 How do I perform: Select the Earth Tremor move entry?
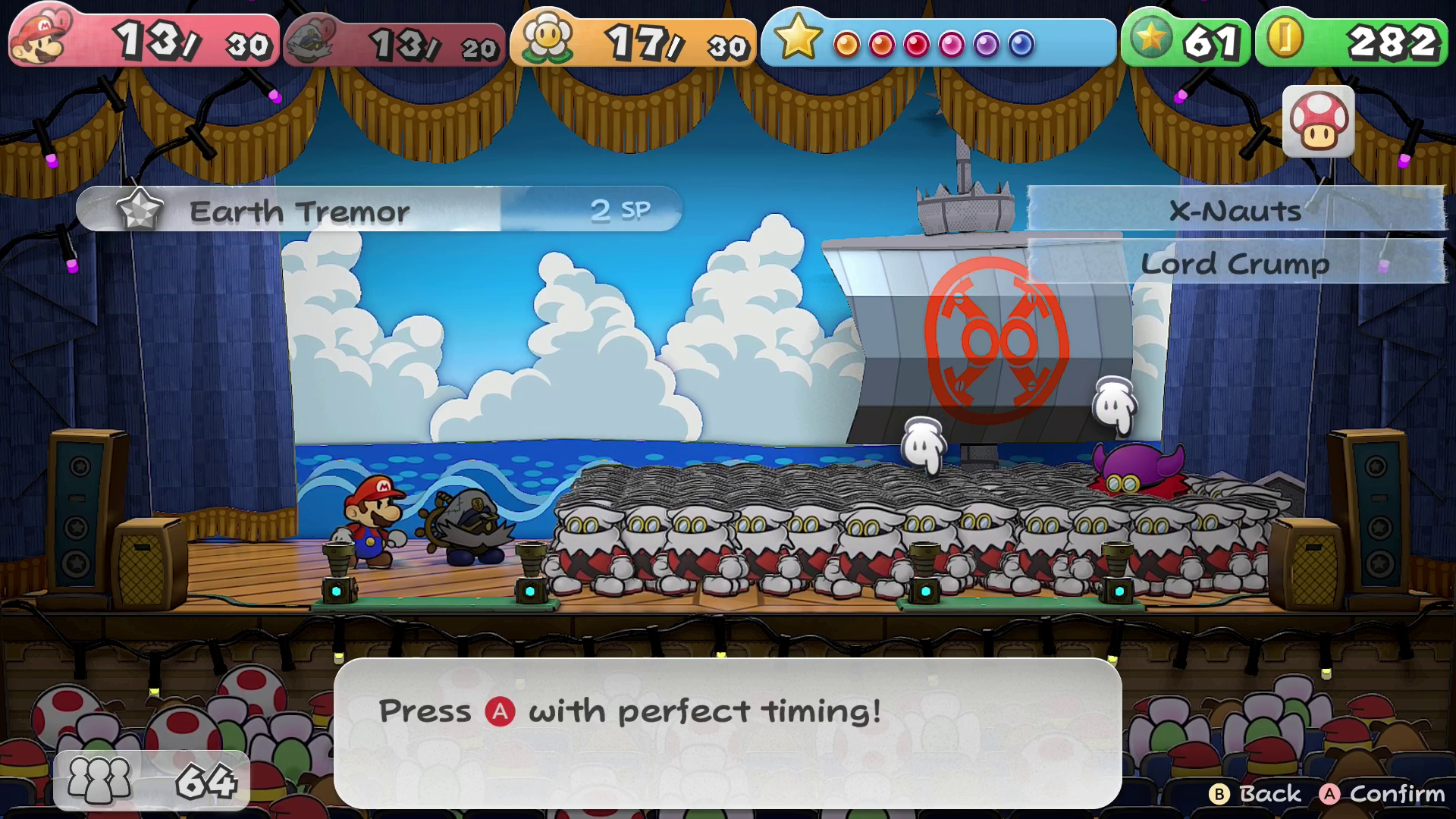(x=378, y=210)
